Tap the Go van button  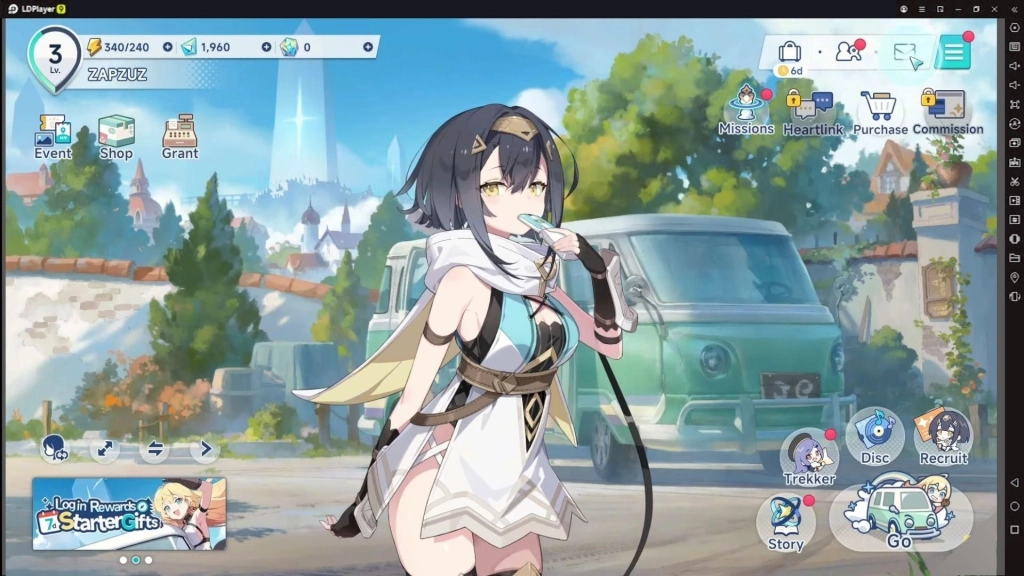[x=900, y=516]
